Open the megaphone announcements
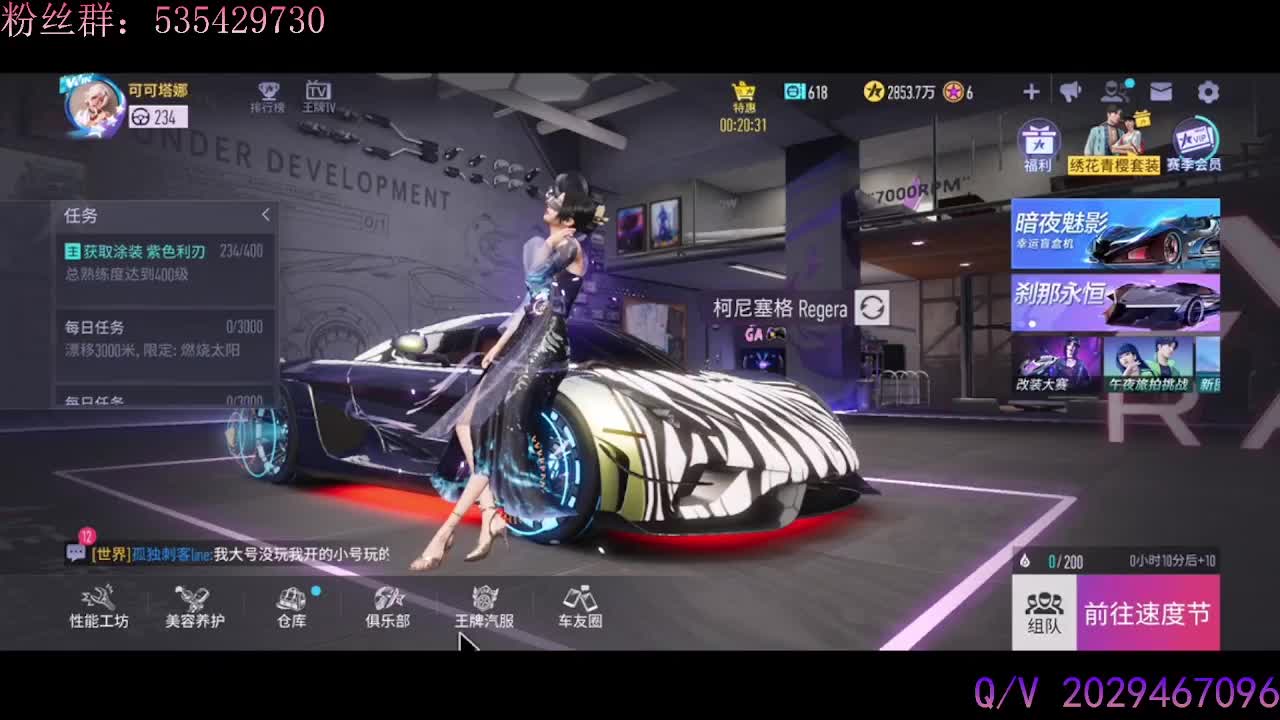The image size is (1280, 720). [x=1070, y=91]
